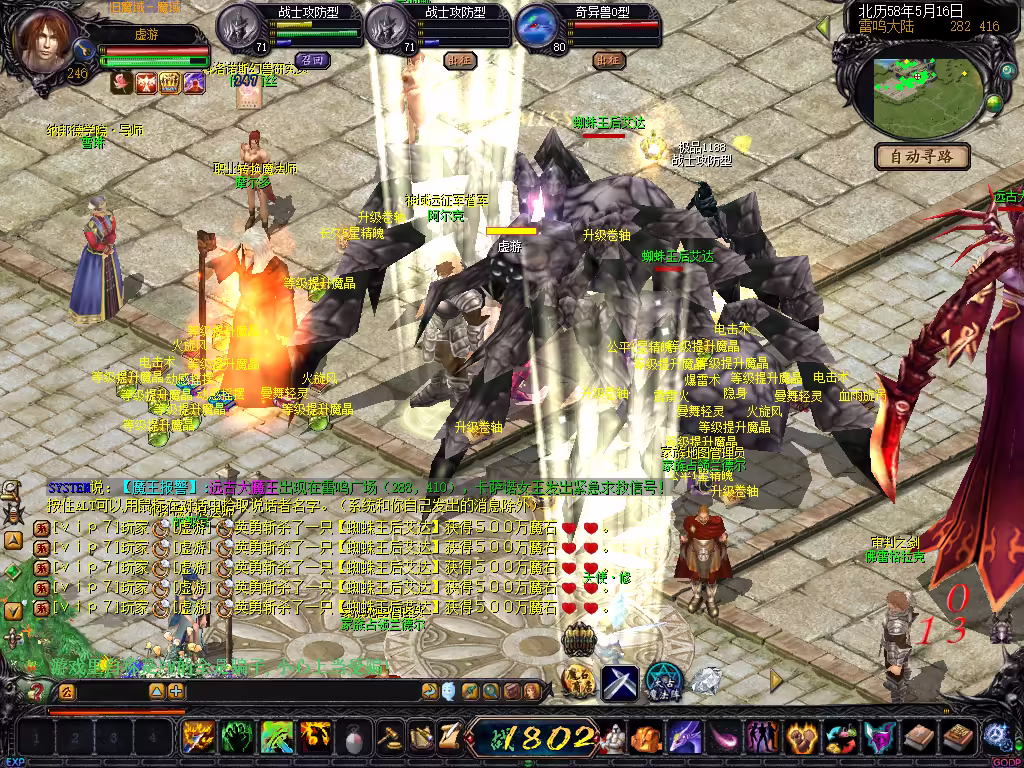Use the auction hammer hotbar icon

(x=388, y=738)
